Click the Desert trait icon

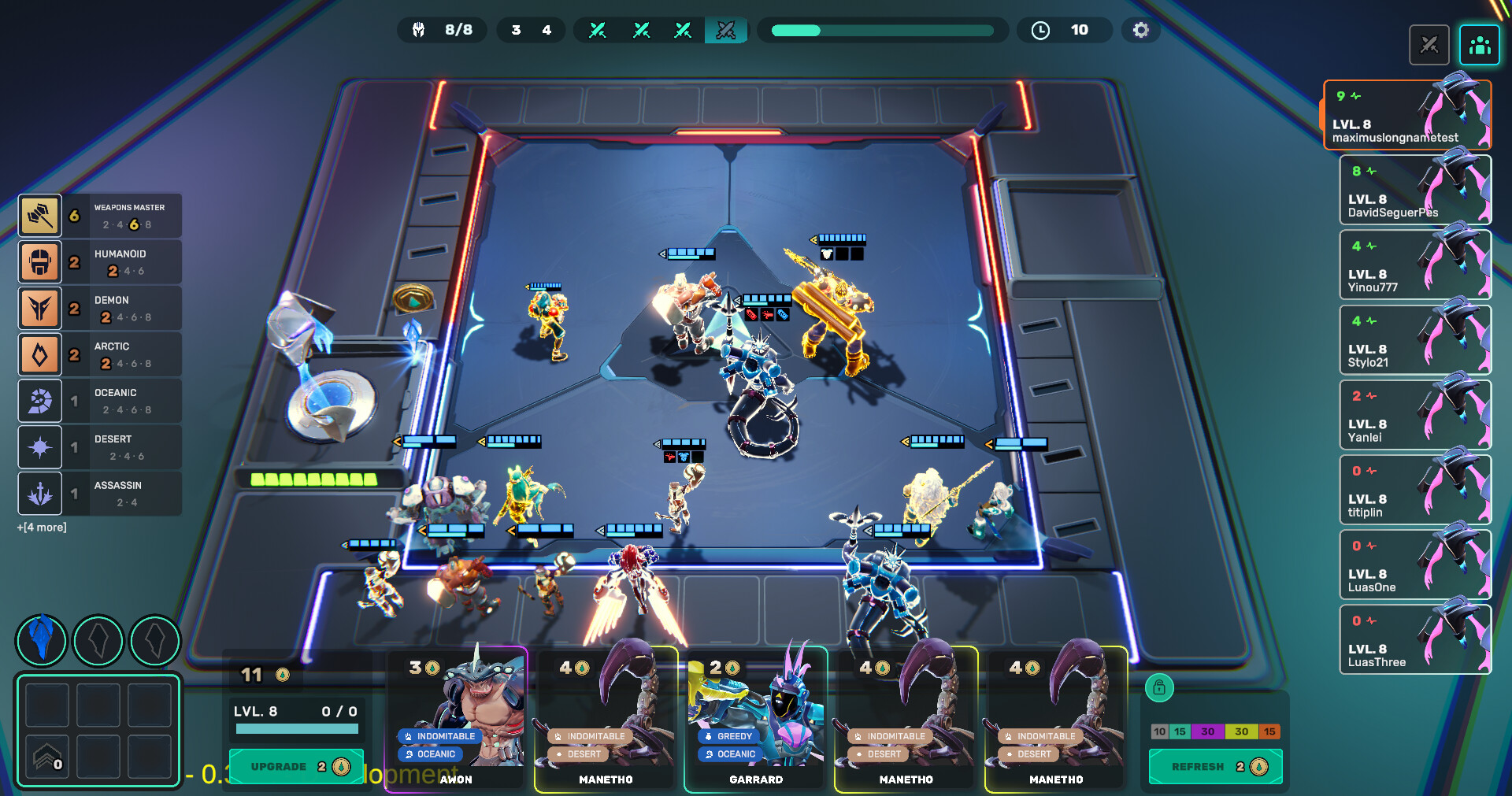pos(40,446)
